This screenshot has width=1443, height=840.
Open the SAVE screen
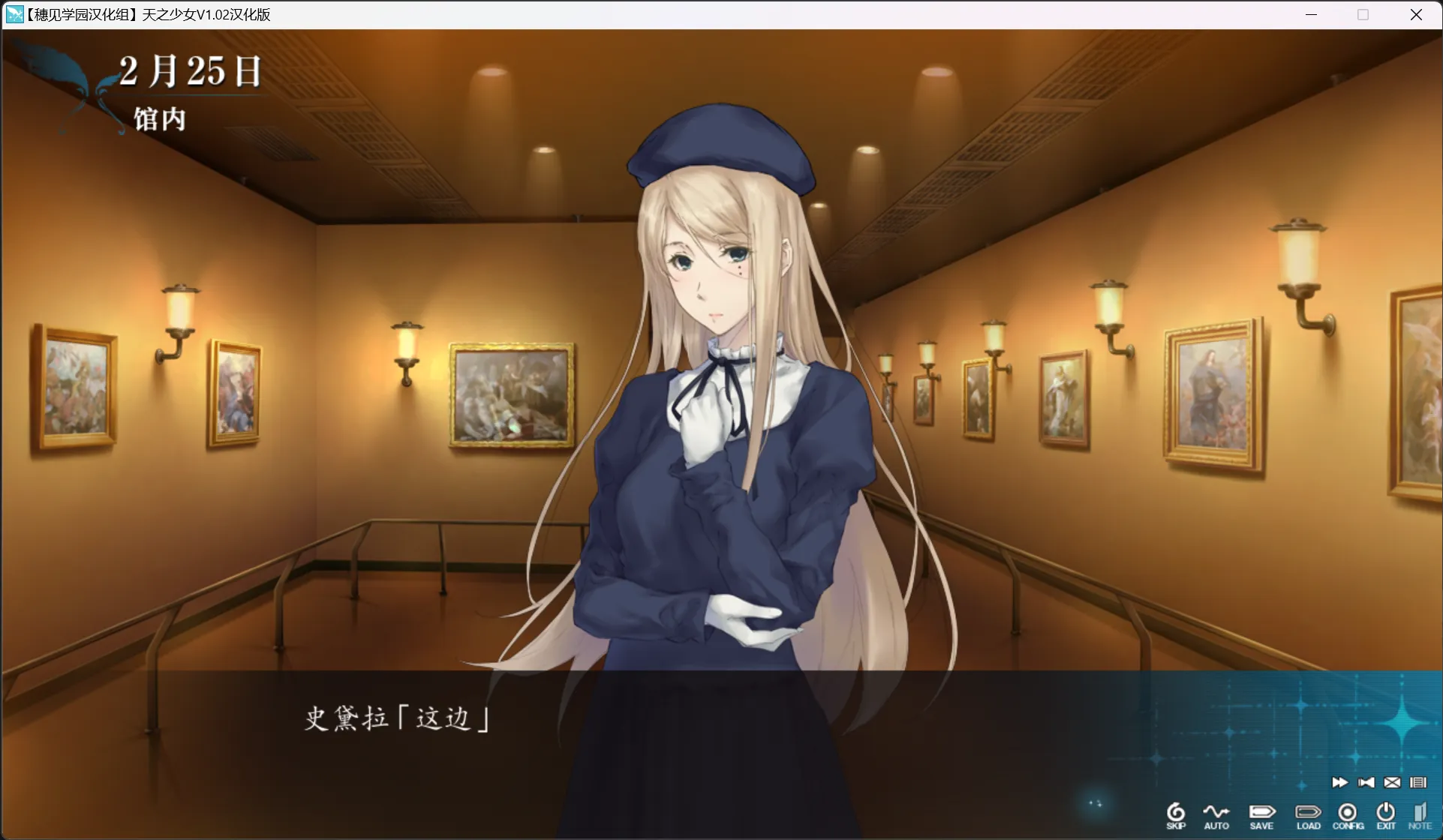tap(1261, 815)
